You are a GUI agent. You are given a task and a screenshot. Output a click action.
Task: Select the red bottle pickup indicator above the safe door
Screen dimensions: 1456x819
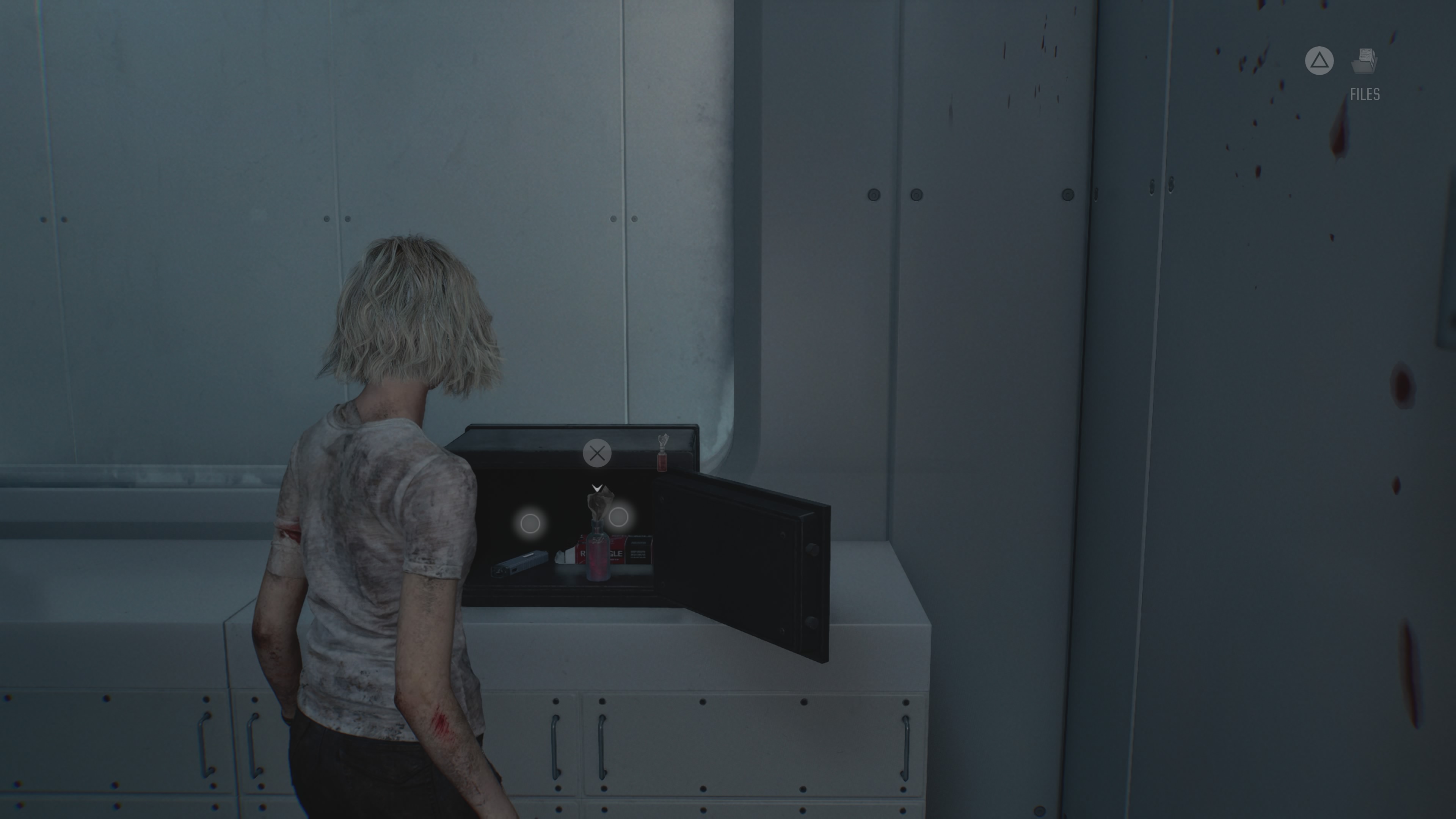[662, 453]
